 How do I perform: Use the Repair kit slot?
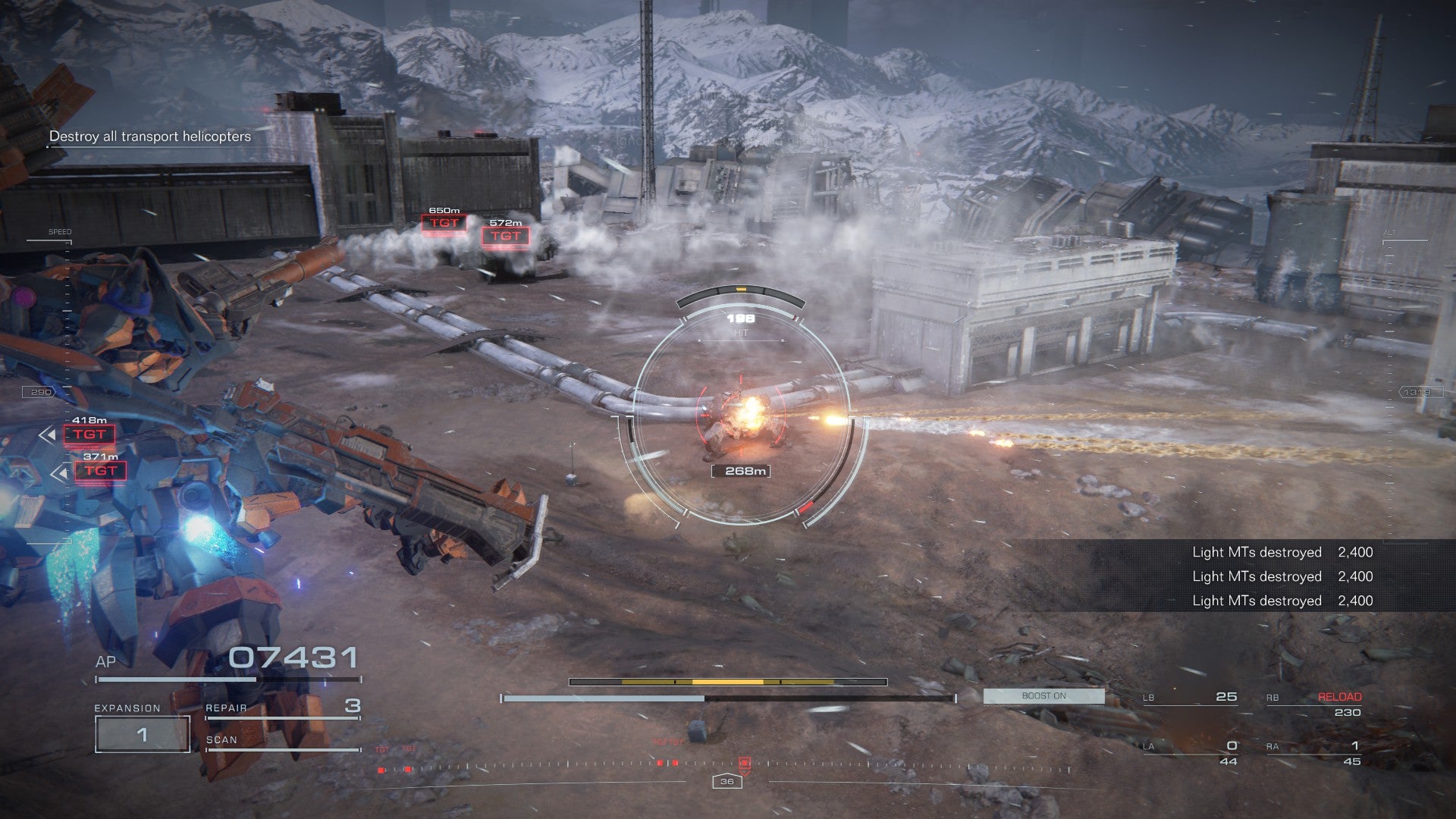click(283, 708)
